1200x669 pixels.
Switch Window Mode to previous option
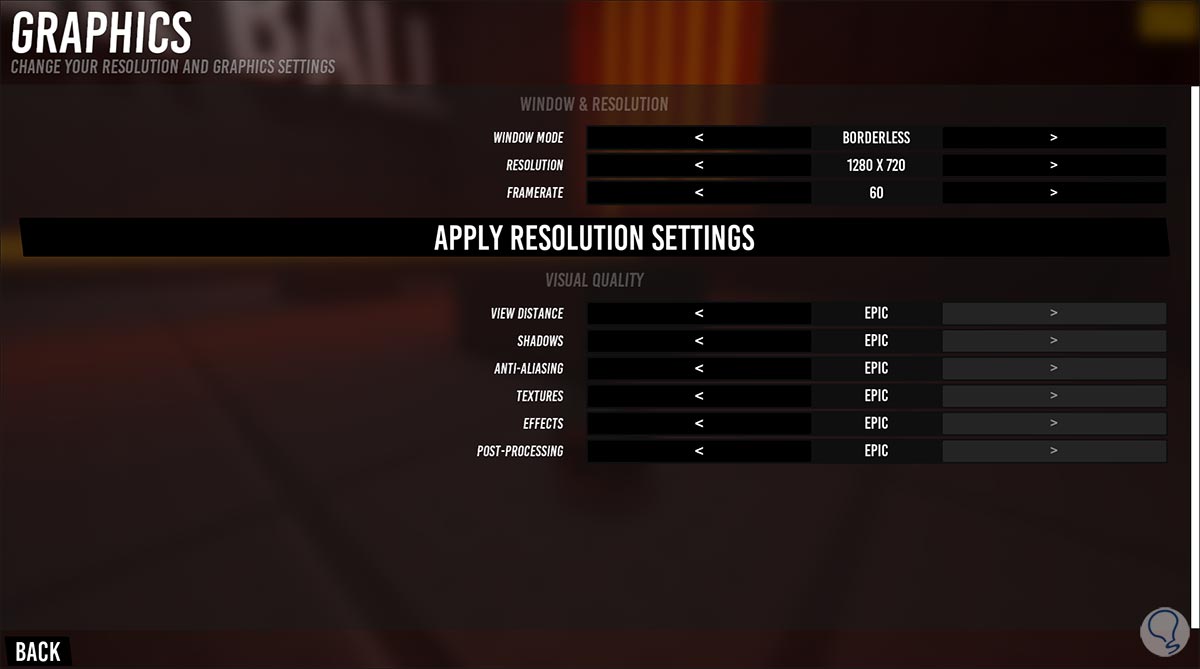tap(699, 138)
